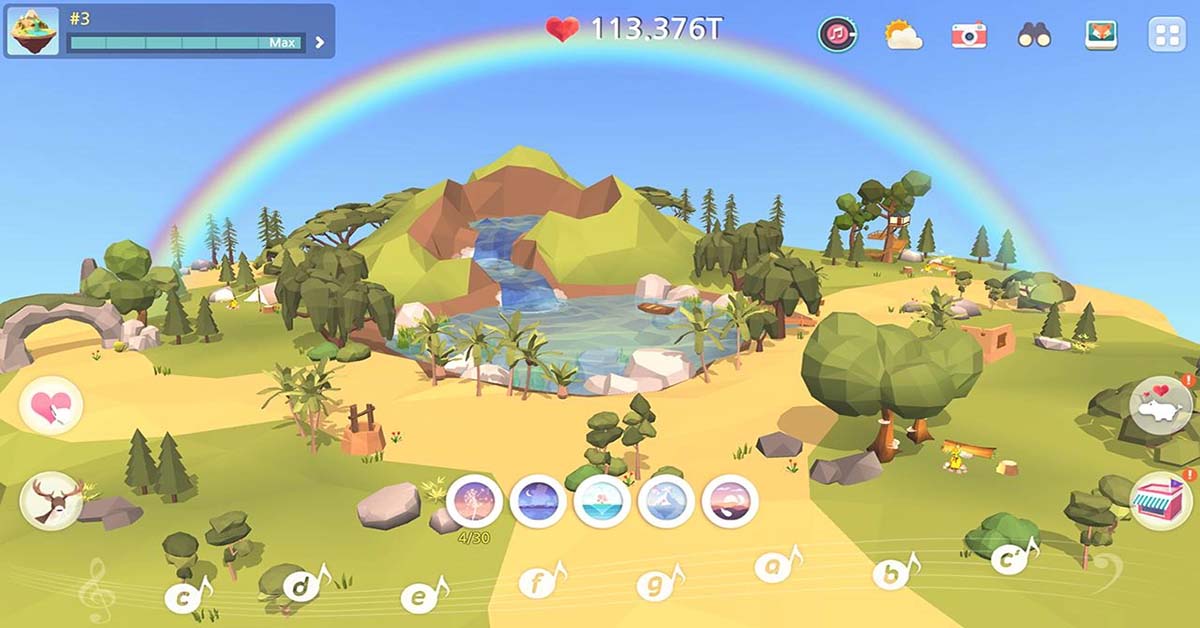Open the music note icon
This screenshot has height=628, width=1200.
[837, 34]
